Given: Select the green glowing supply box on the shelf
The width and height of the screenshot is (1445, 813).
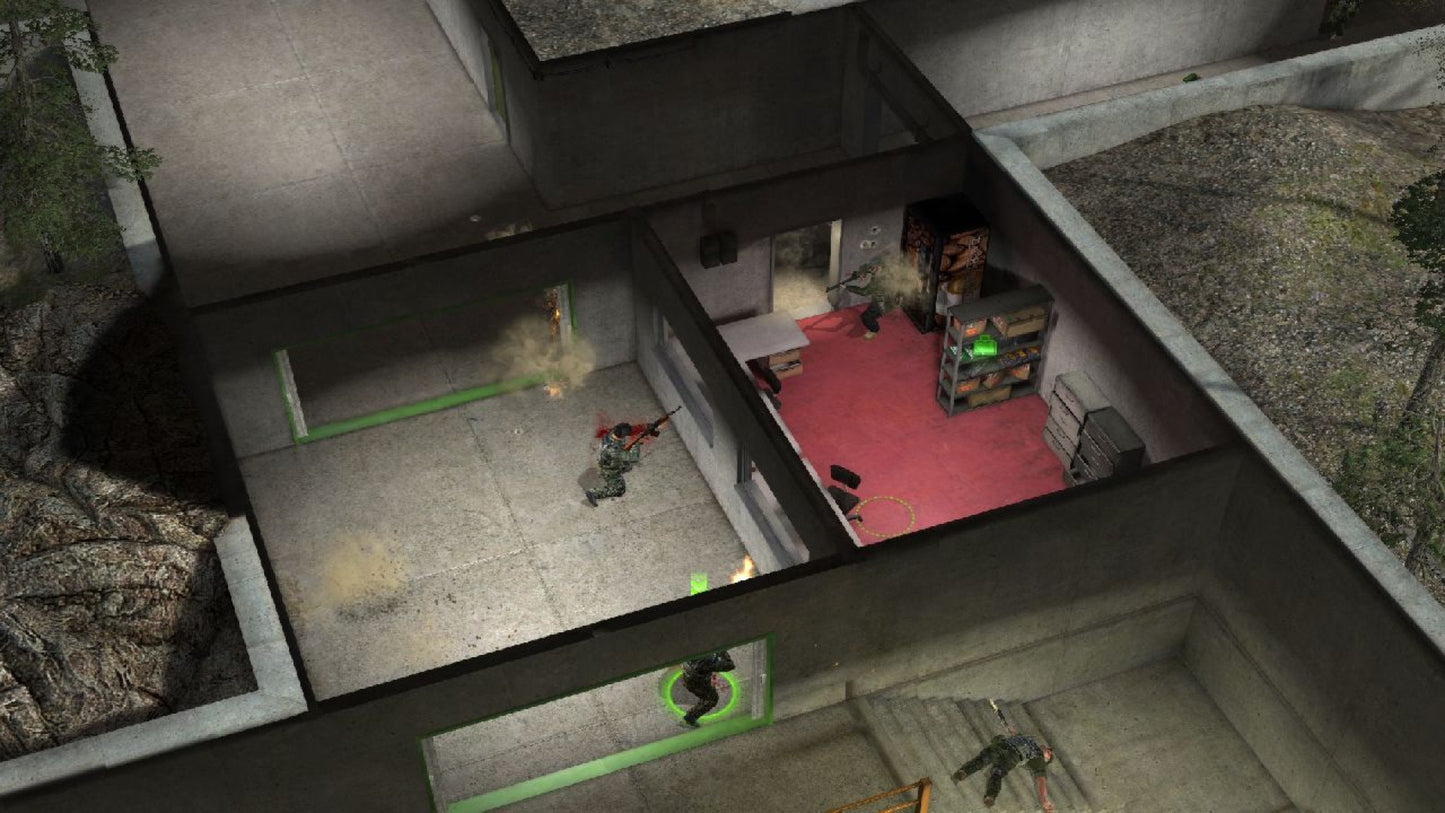Looking at the screenshot, I should (x=984, y=346).
